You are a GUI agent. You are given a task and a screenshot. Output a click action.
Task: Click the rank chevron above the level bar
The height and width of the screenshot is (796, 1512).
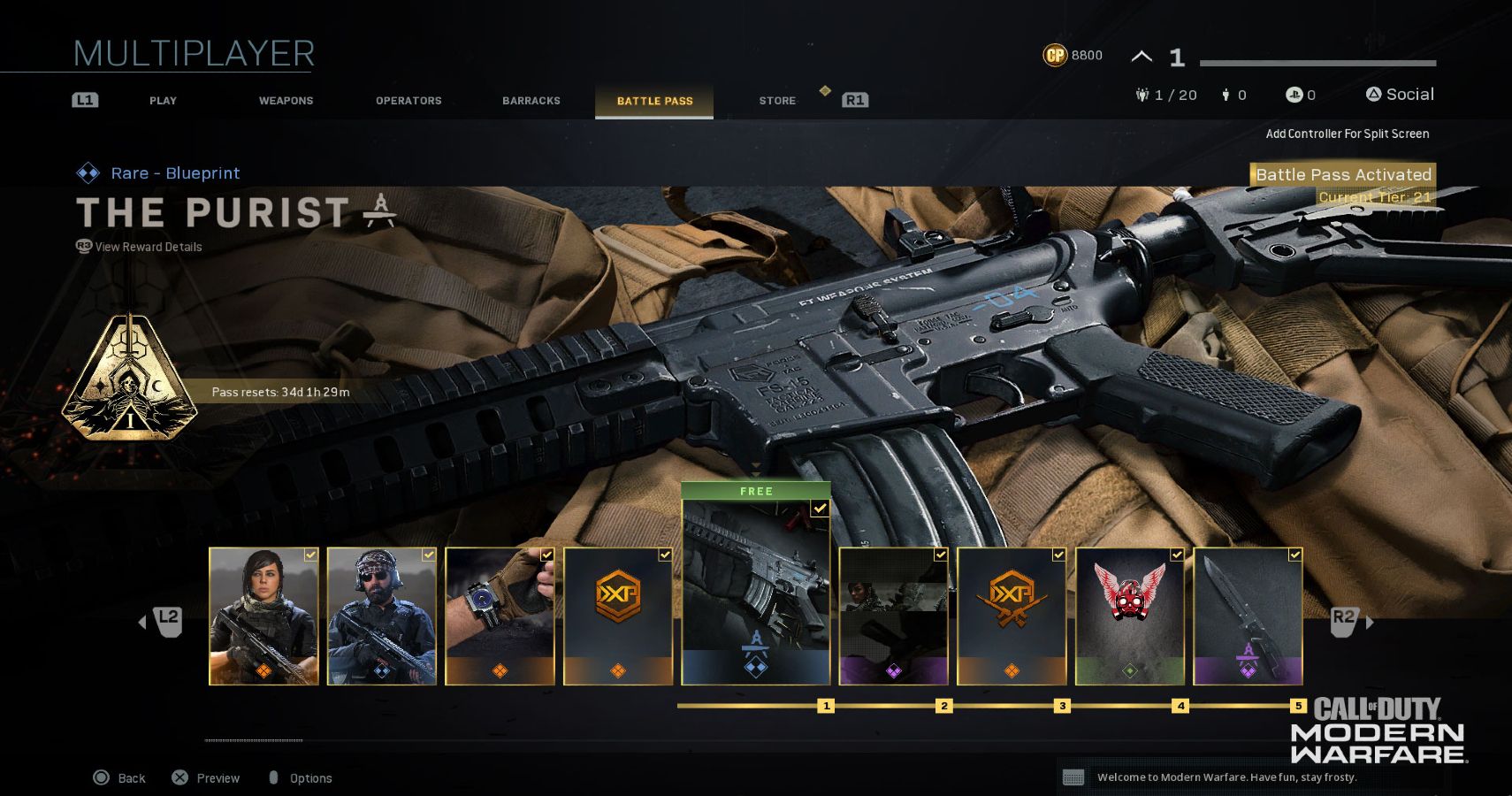1141,55
